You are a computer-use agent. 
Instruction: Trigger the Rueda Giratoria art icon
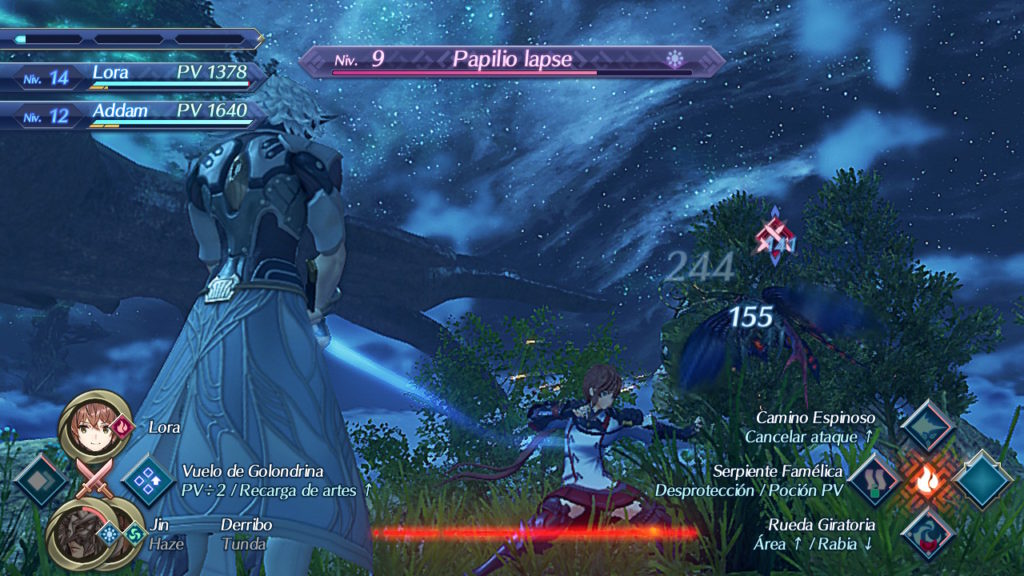[x=926, y=533]
